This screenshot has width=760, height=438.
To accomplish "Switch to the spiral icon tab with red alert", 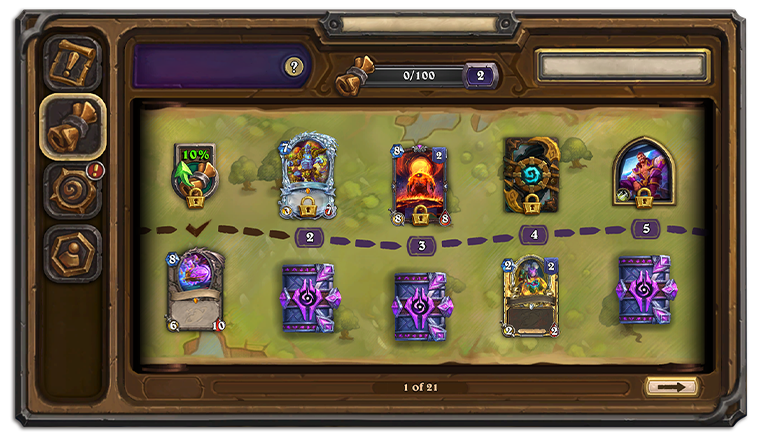I will [x=73, y=189].
